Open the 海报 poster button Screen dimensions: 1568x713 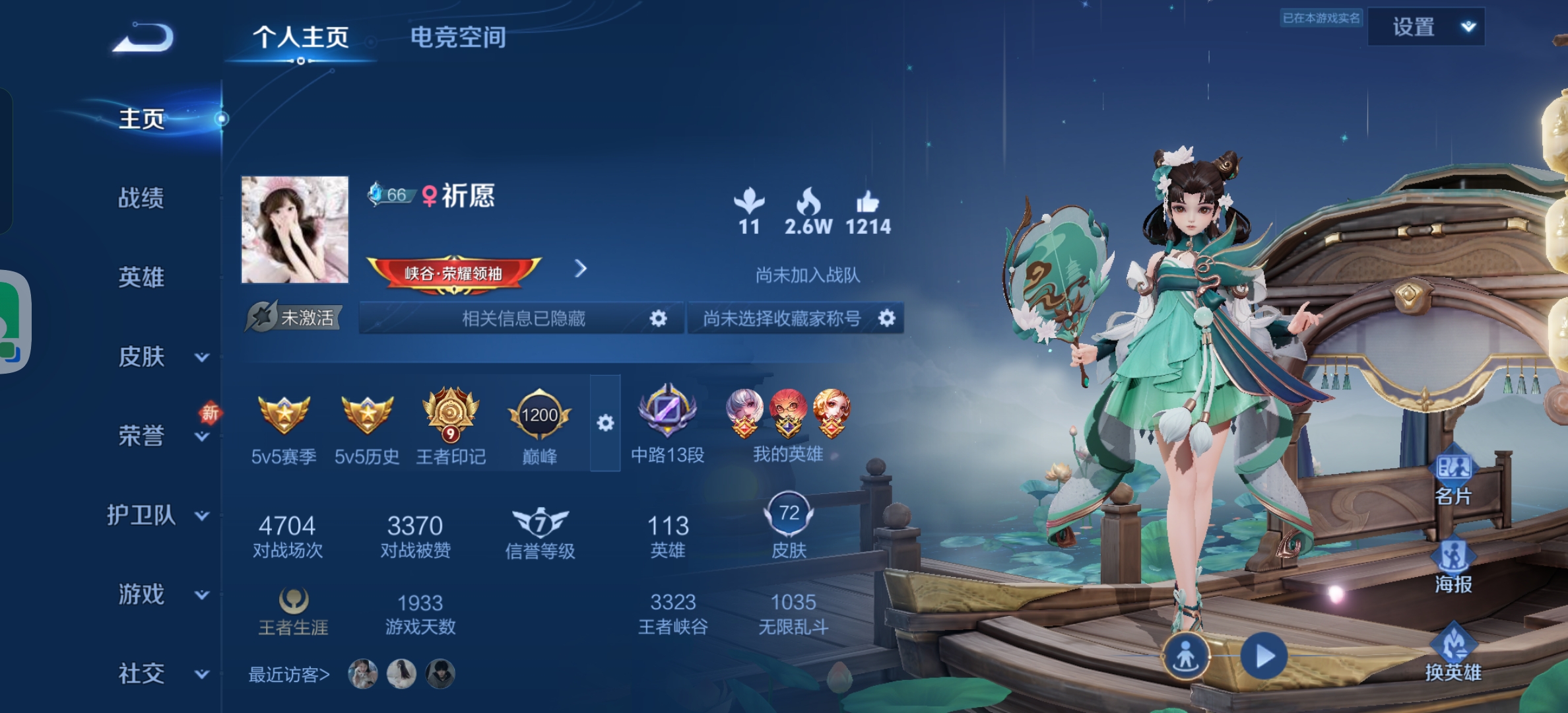tap(1453, 566)
